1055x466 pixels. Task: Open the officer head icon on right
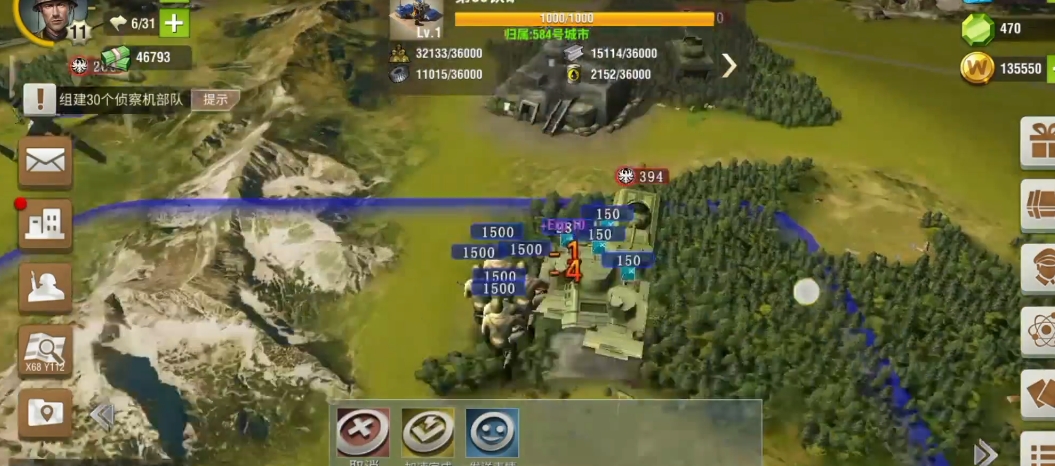1040,268
